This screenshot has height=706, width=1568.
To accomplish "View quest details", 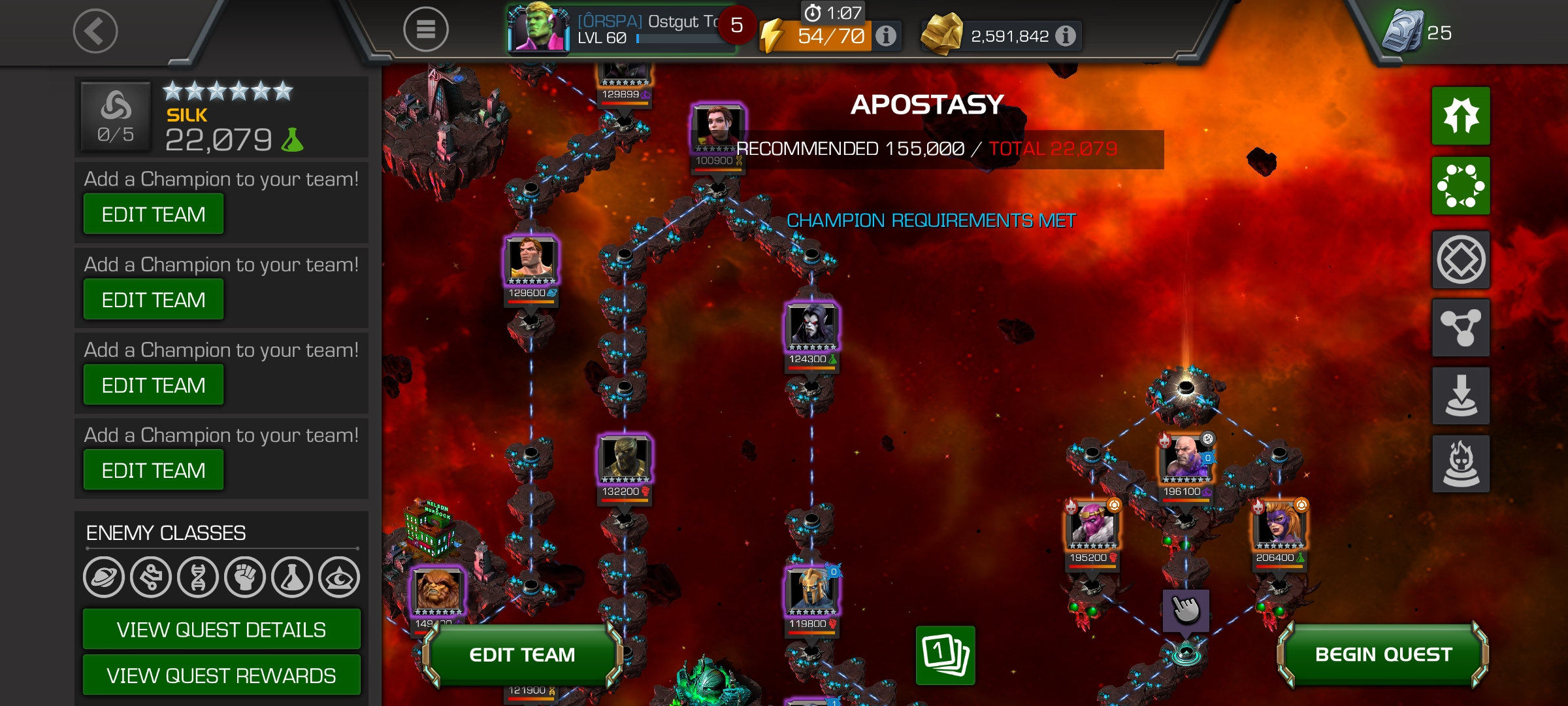I will tap(221, 630).
